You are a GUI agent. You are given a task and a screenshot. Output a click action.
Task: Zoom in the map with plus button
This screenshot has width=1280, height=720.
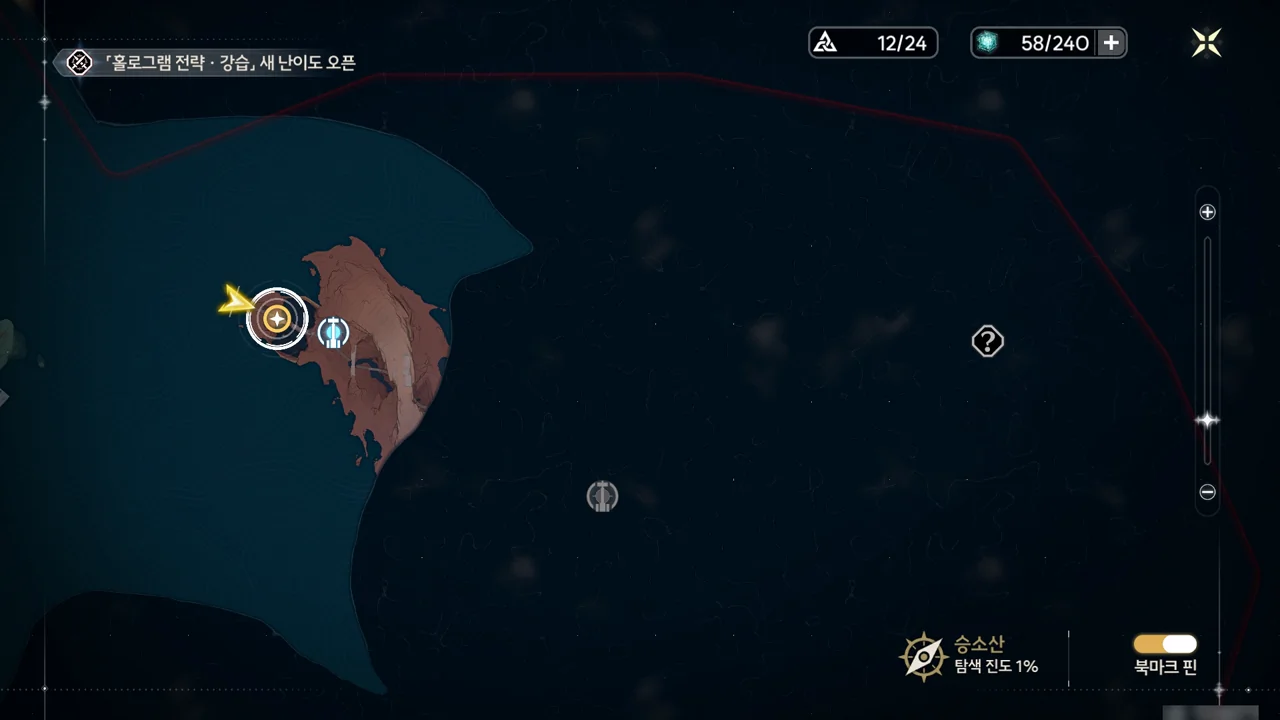coord(1207,212)
